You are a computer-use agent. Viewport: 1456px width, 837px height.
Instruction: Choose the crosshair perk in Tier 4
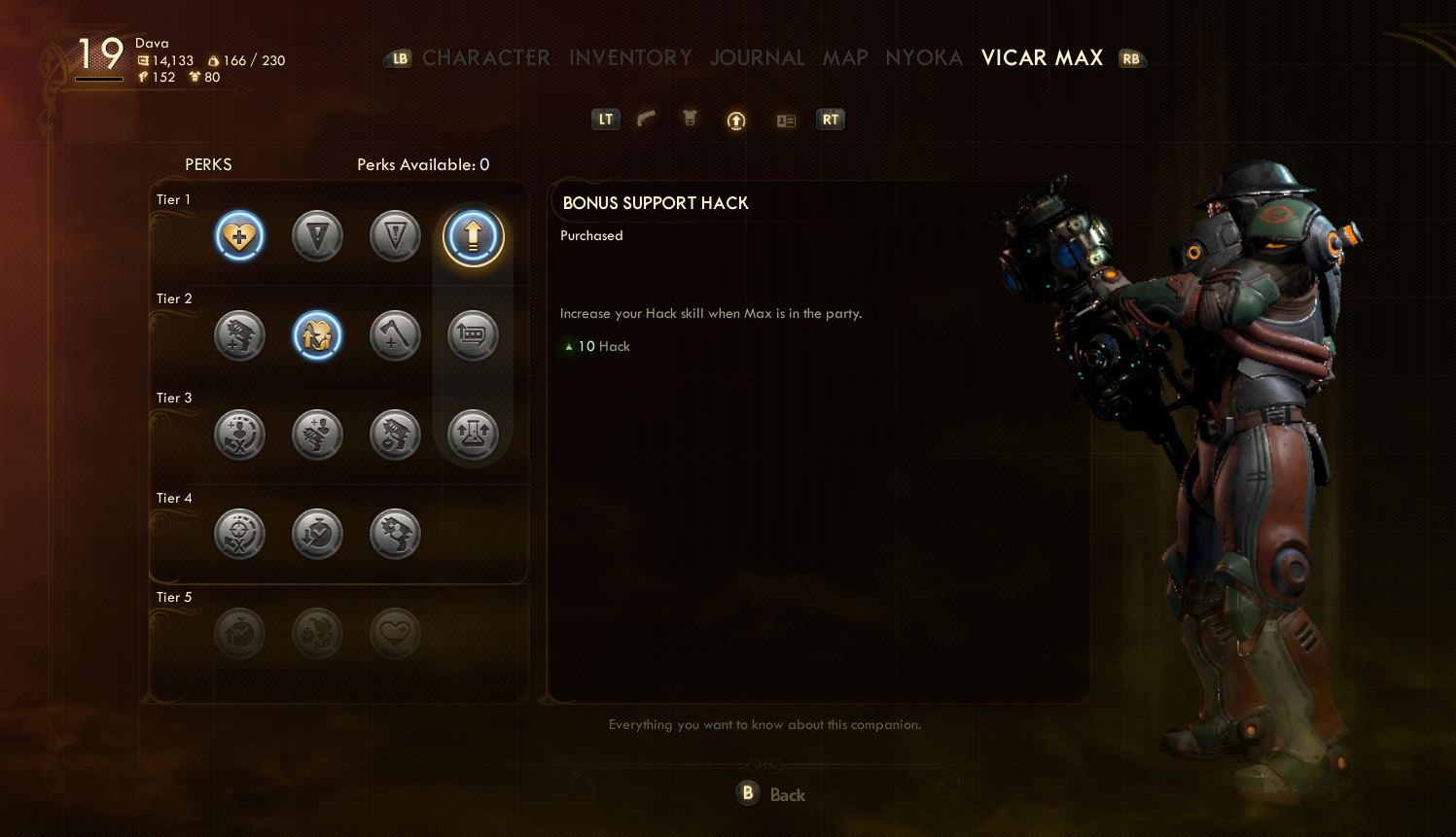tap(239, 534)
